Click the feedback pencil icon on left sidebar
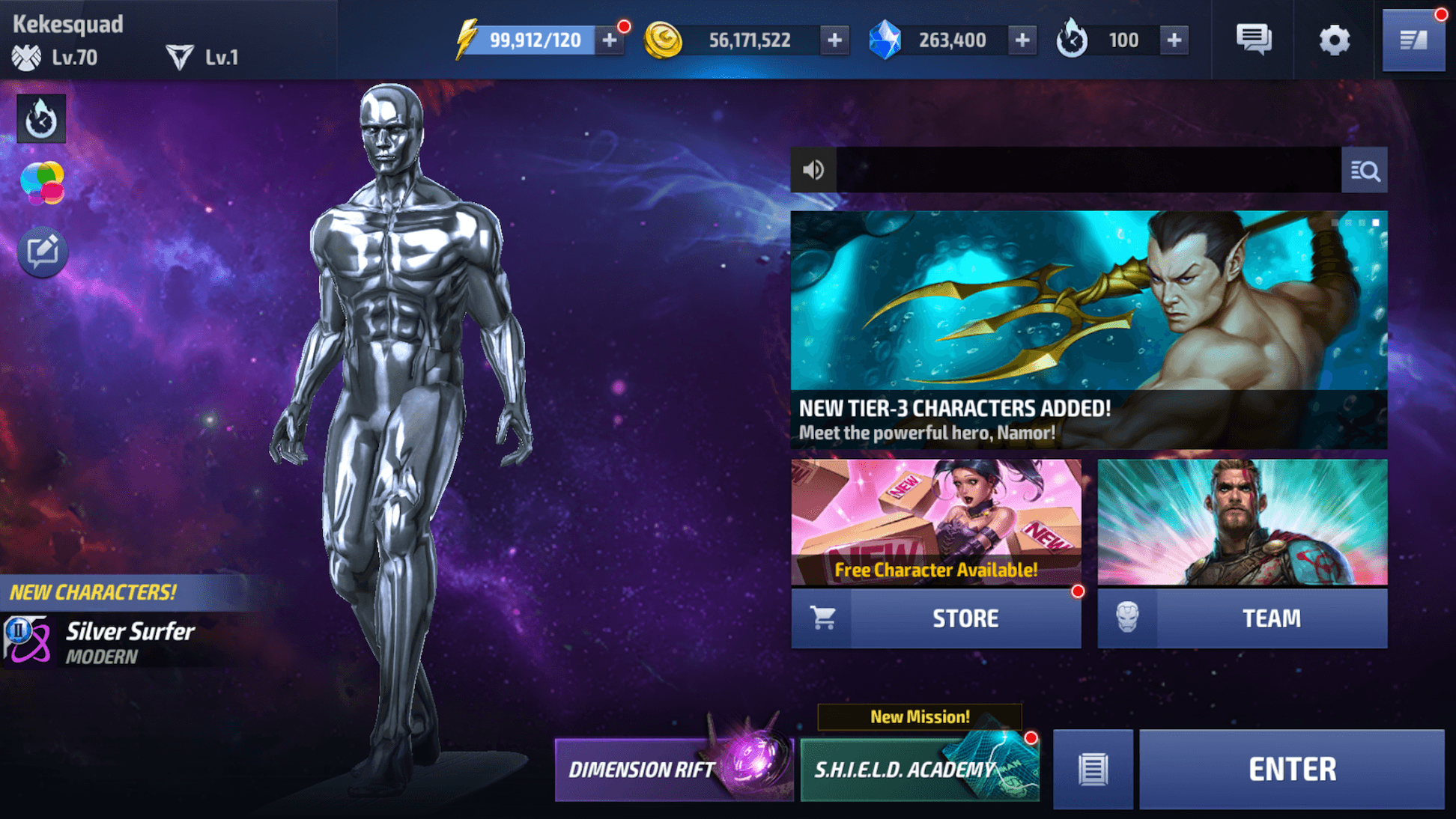 [42, 252]
